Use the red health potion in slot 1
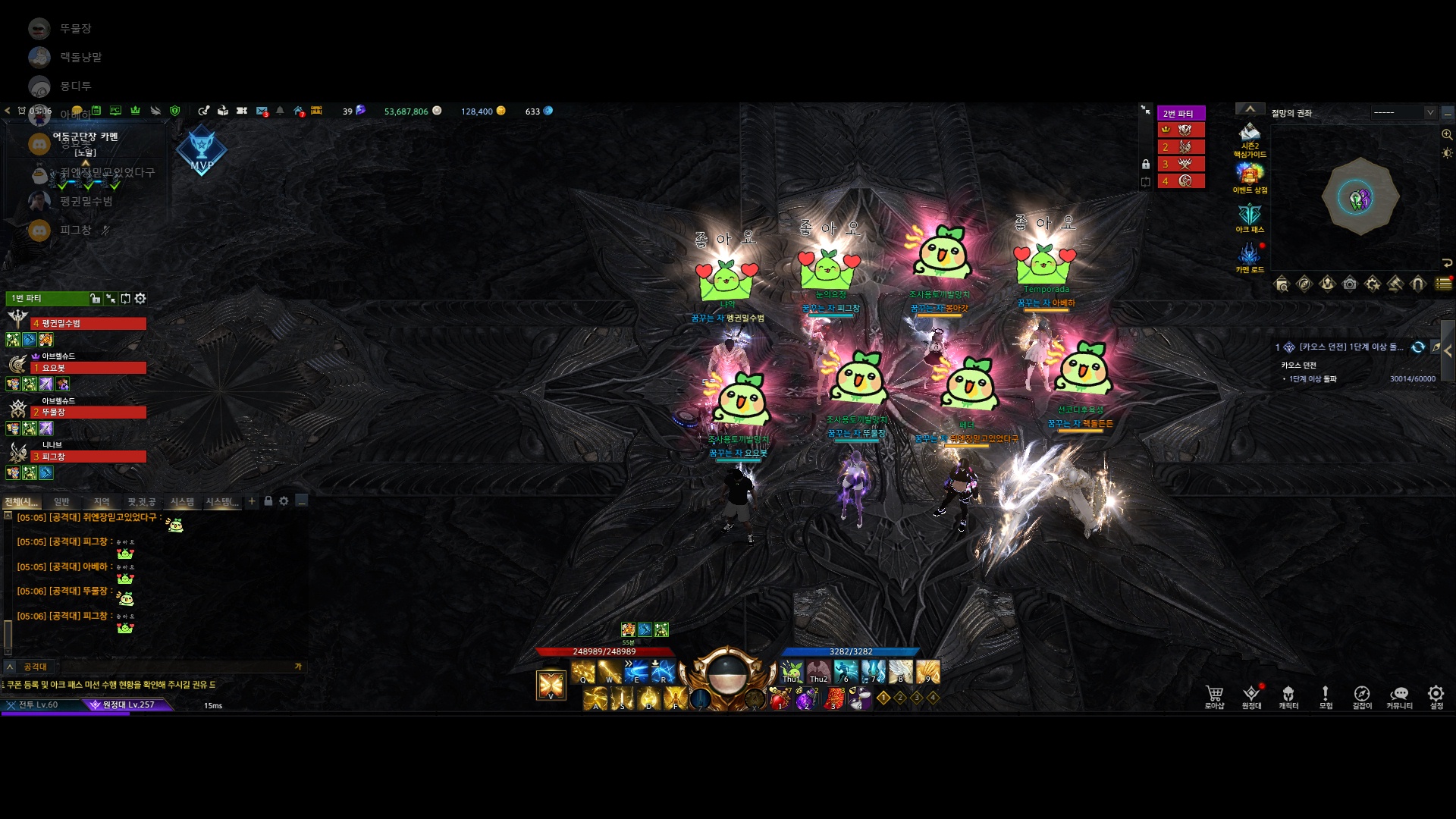This screenshot has height=819, width=1456. [780, 698]
